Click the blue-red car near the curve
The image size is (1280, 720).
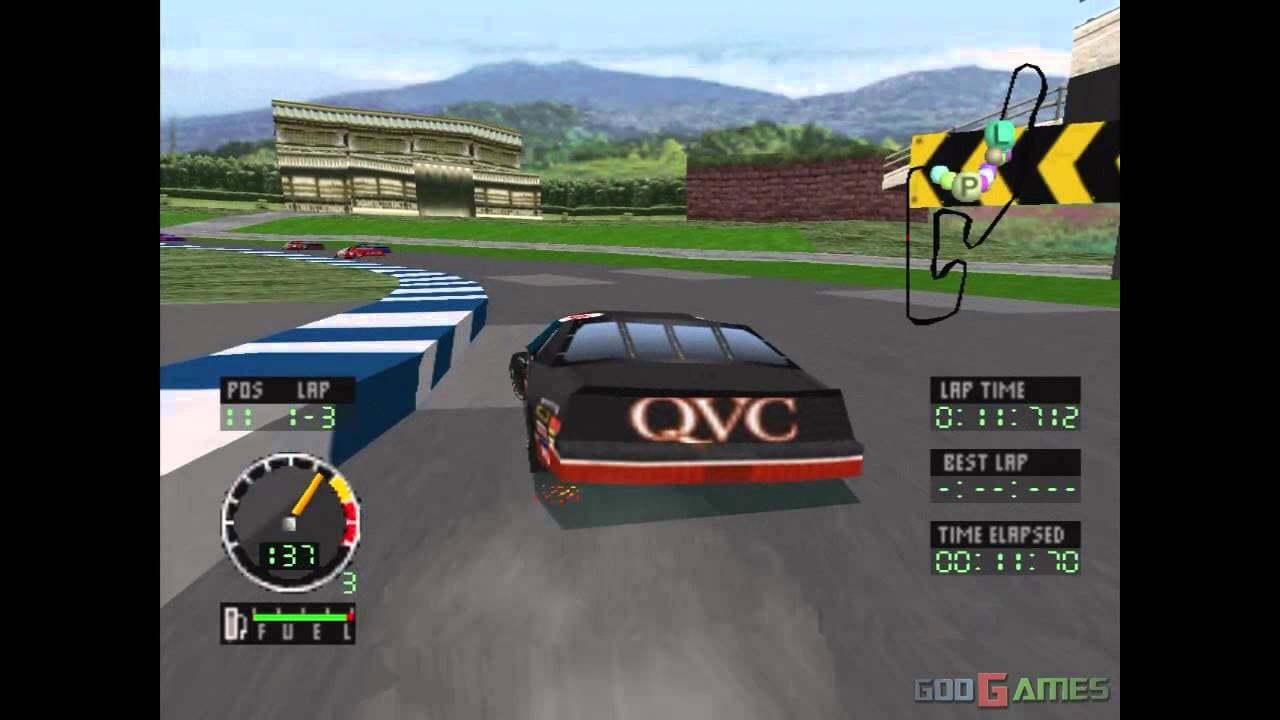coord(362,250)
